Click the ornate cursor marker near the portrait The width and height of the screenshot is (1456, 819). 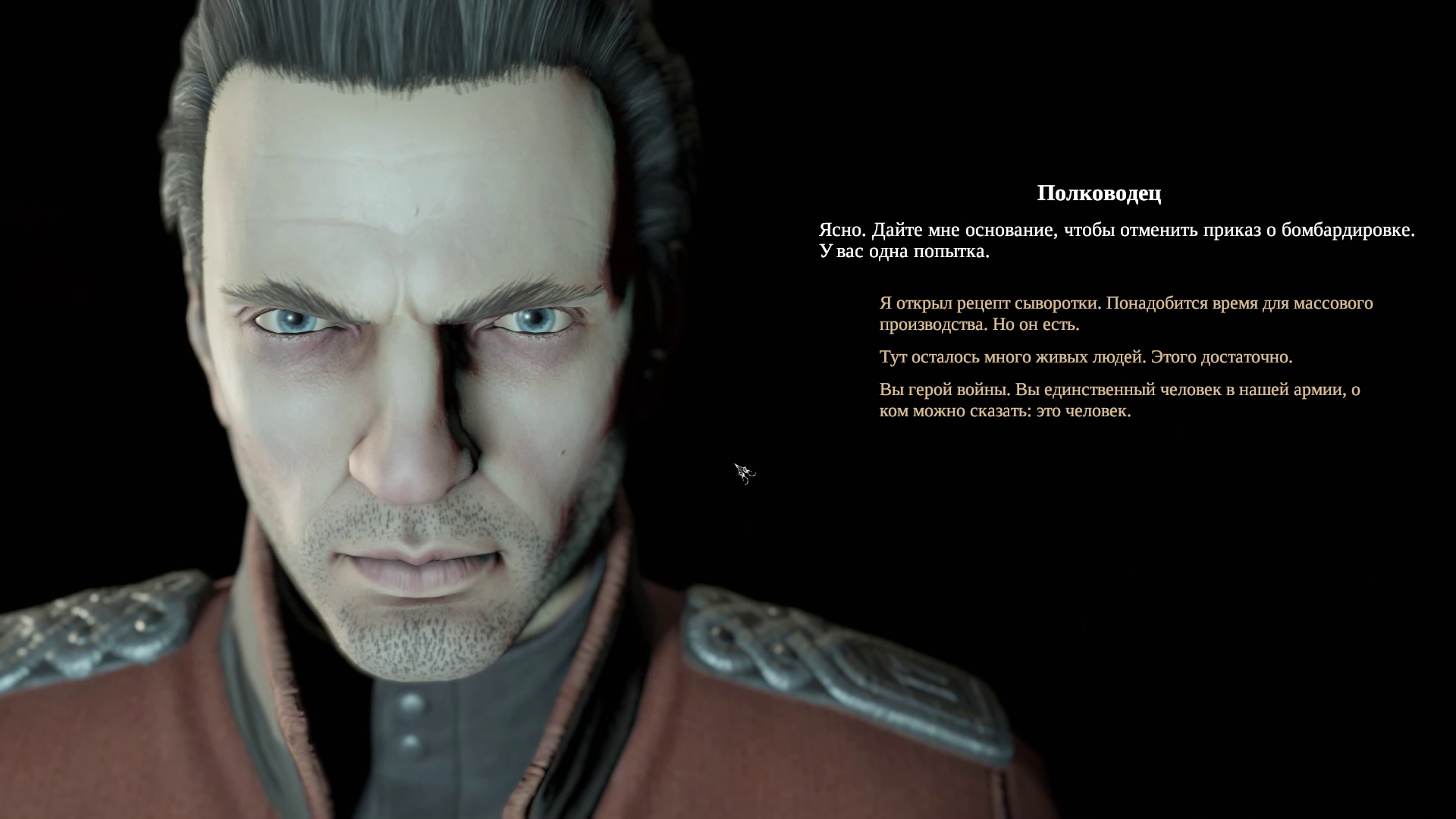pyautogui.click(x=744, y=472)
